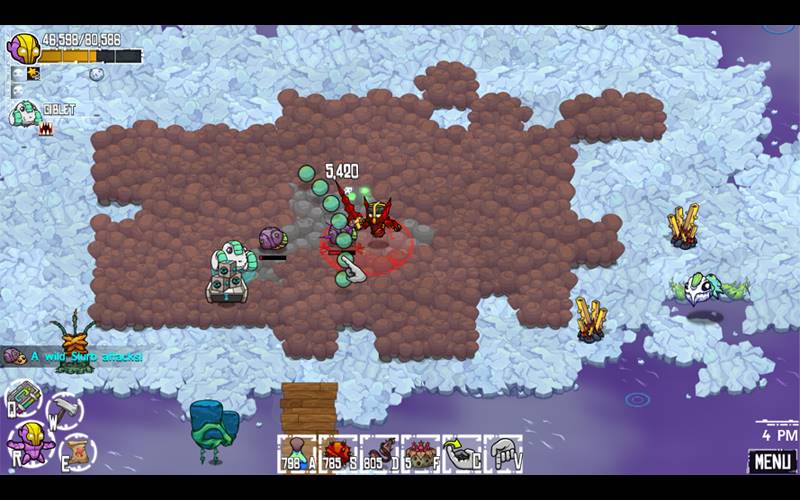
Task: Open the MENU button
Action: 772,462
